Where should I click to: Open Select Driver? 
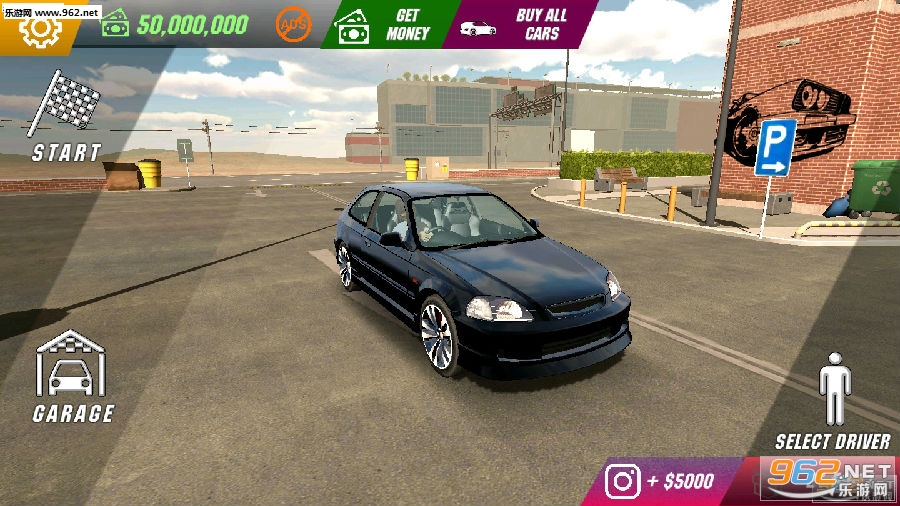pyautogui.click(x=833, y=400)
